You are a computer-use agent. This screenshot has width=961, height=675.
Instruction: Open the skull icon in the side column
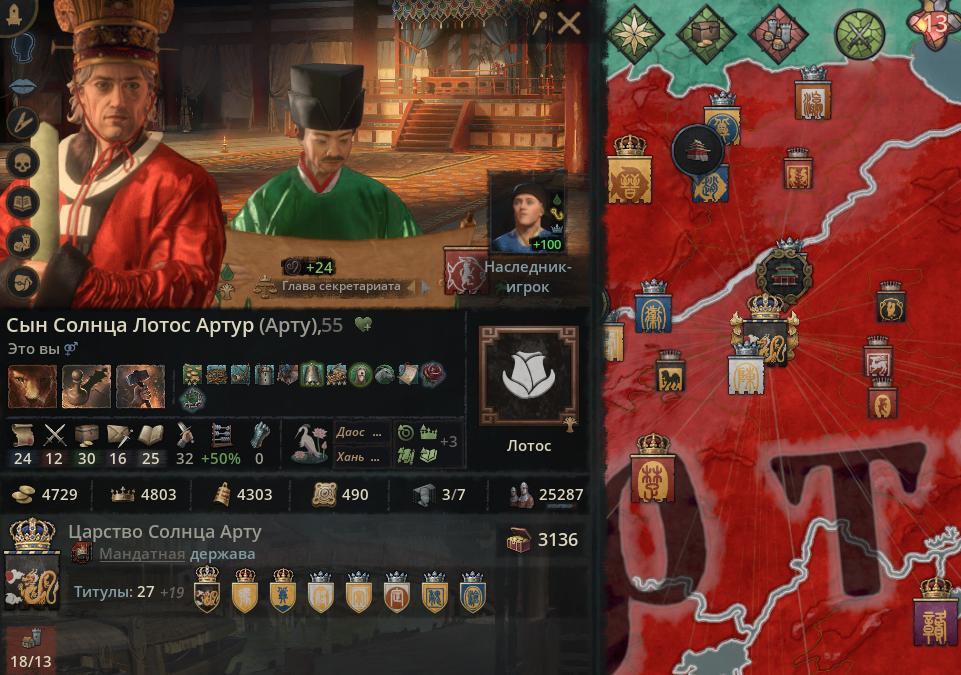point(23,162)
